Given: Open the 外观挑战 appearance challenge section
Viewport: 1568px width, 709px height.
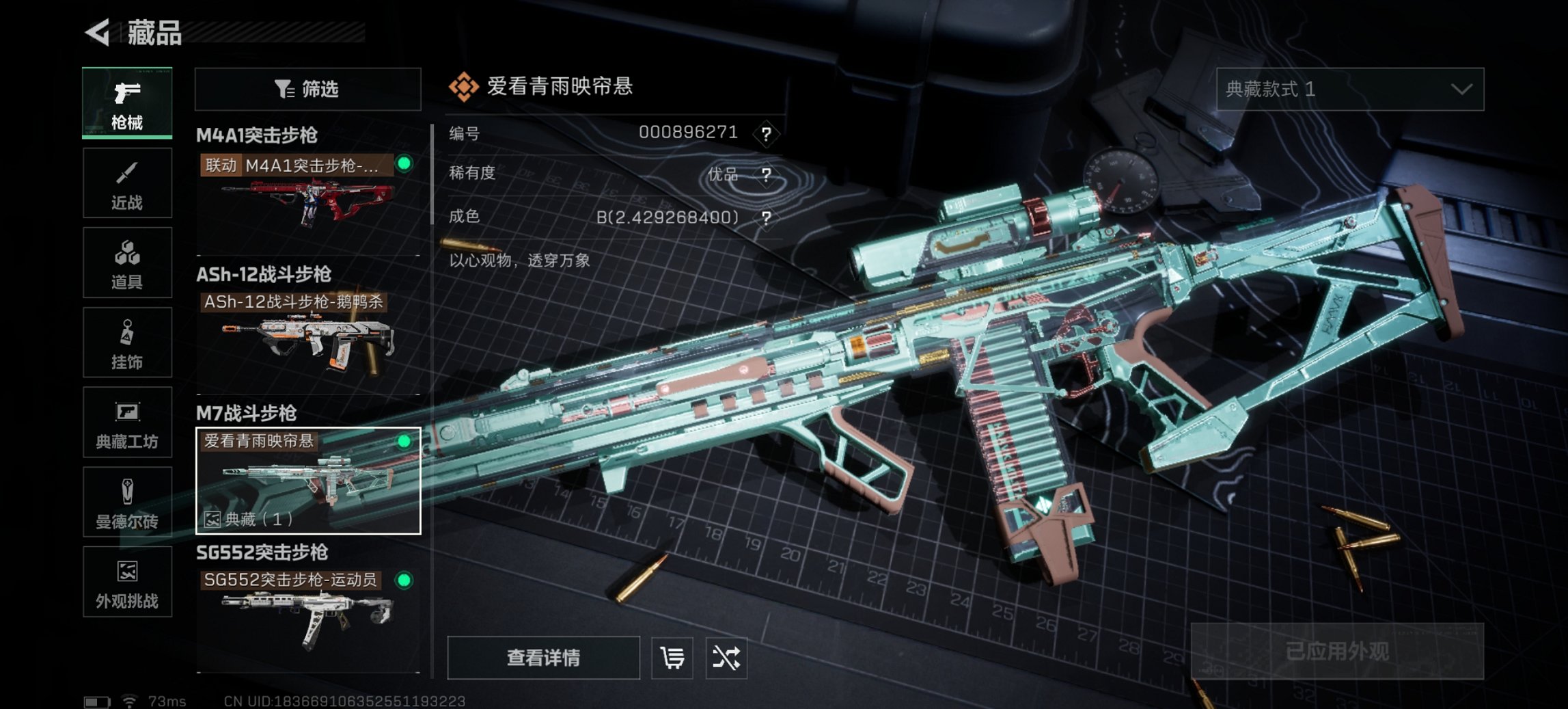Looking at the screenshot, I should [x=126, y=583].
